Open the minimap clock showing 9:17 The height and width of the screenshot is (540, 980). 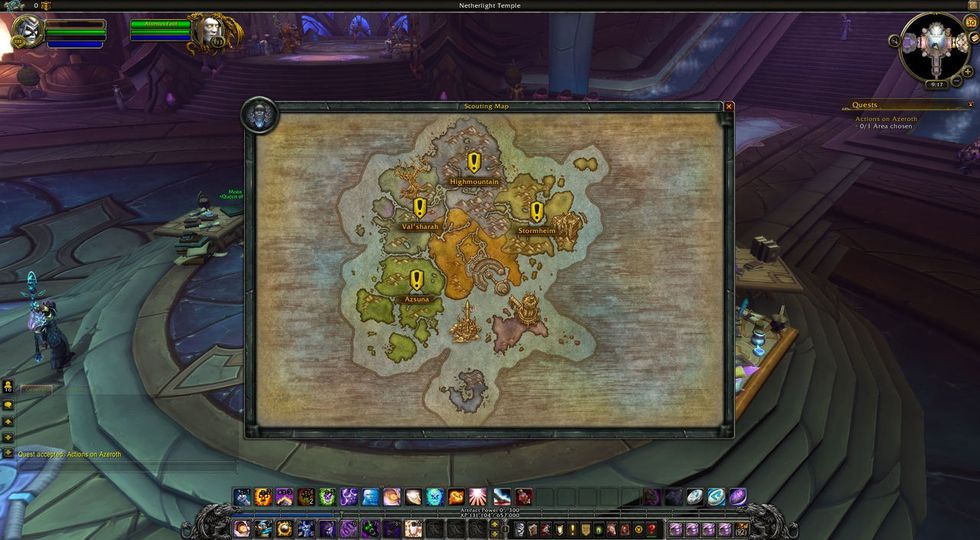936,85
